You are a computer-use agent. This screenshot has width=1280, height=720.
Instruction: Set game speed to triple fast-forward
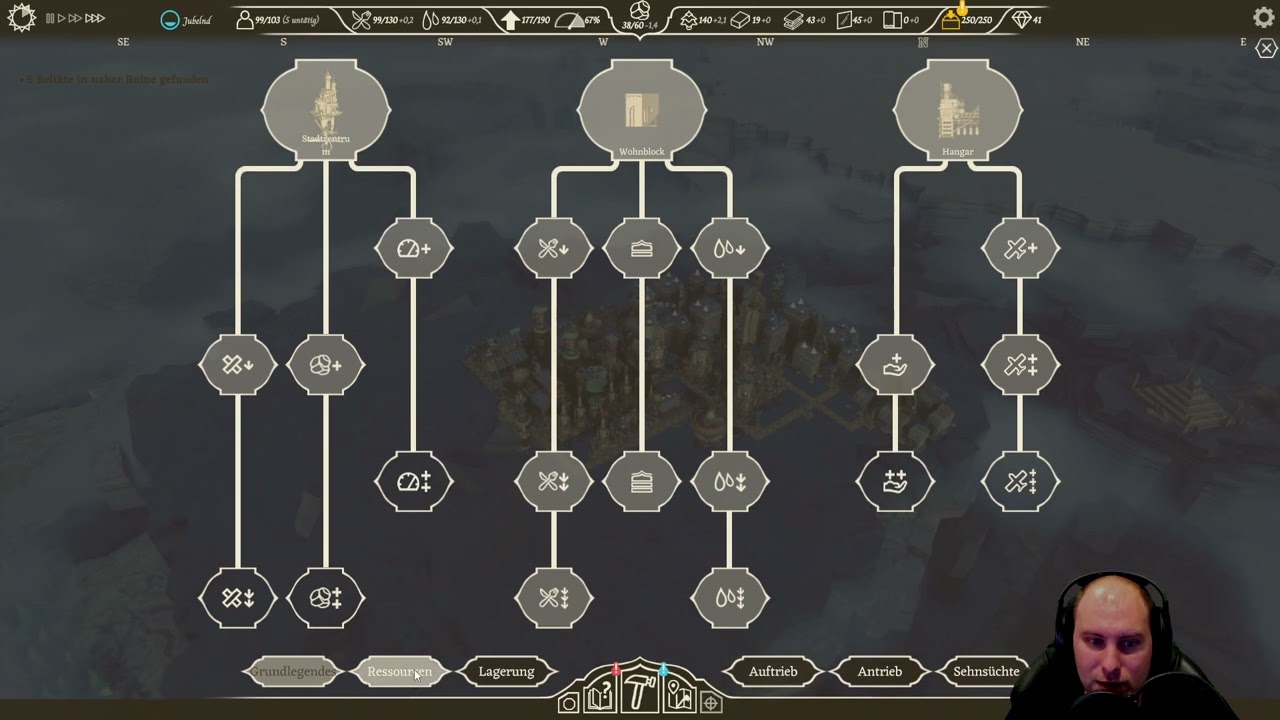click(x=95, y=18)
